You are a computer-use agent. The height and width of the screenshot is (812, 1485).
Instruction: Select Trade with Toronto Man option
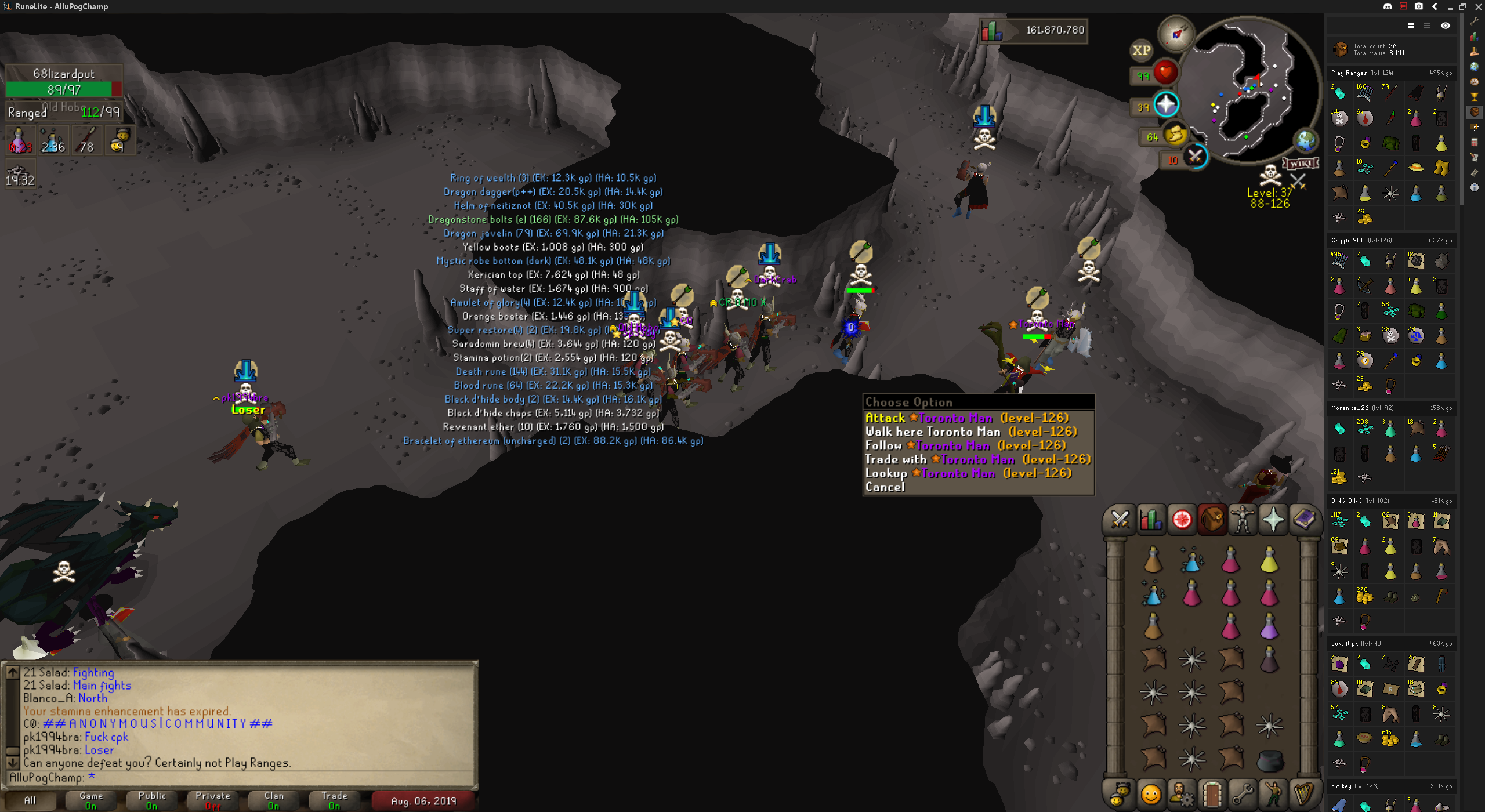pos(977,459)
